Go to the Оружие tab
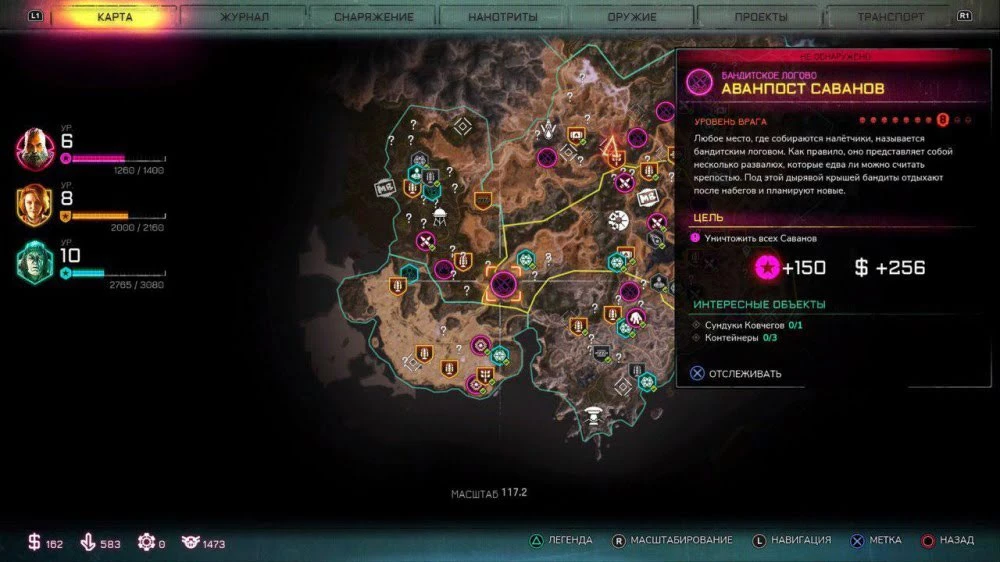The height and width of the screenshot is (562, 1000). coord(632,17)
